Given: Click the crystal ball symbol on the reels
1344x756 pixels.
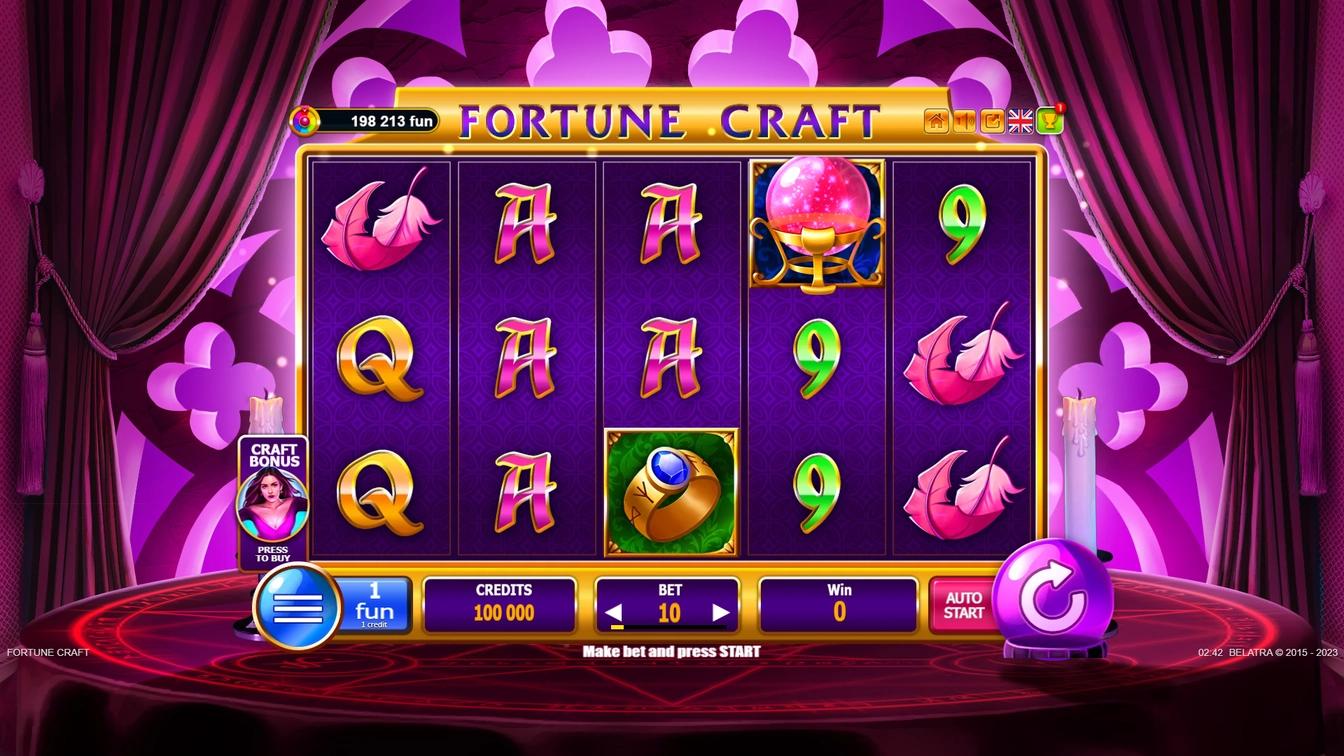Looking at the screenshot, I should (x=815, y=218).
